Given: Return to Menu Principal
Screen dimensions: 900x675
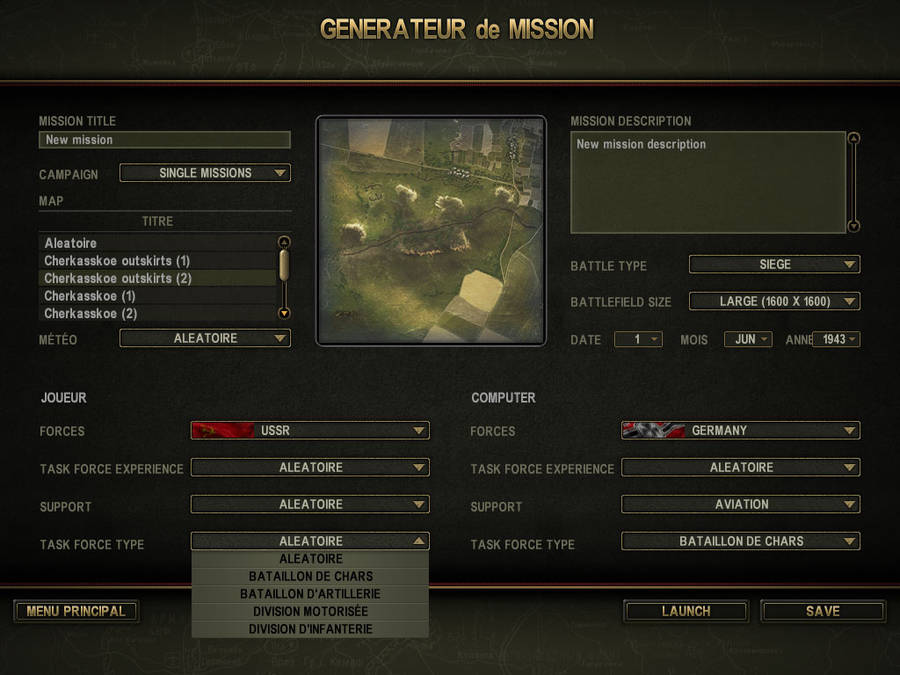Looking at the screenshot, I should [x=76, y=611].
